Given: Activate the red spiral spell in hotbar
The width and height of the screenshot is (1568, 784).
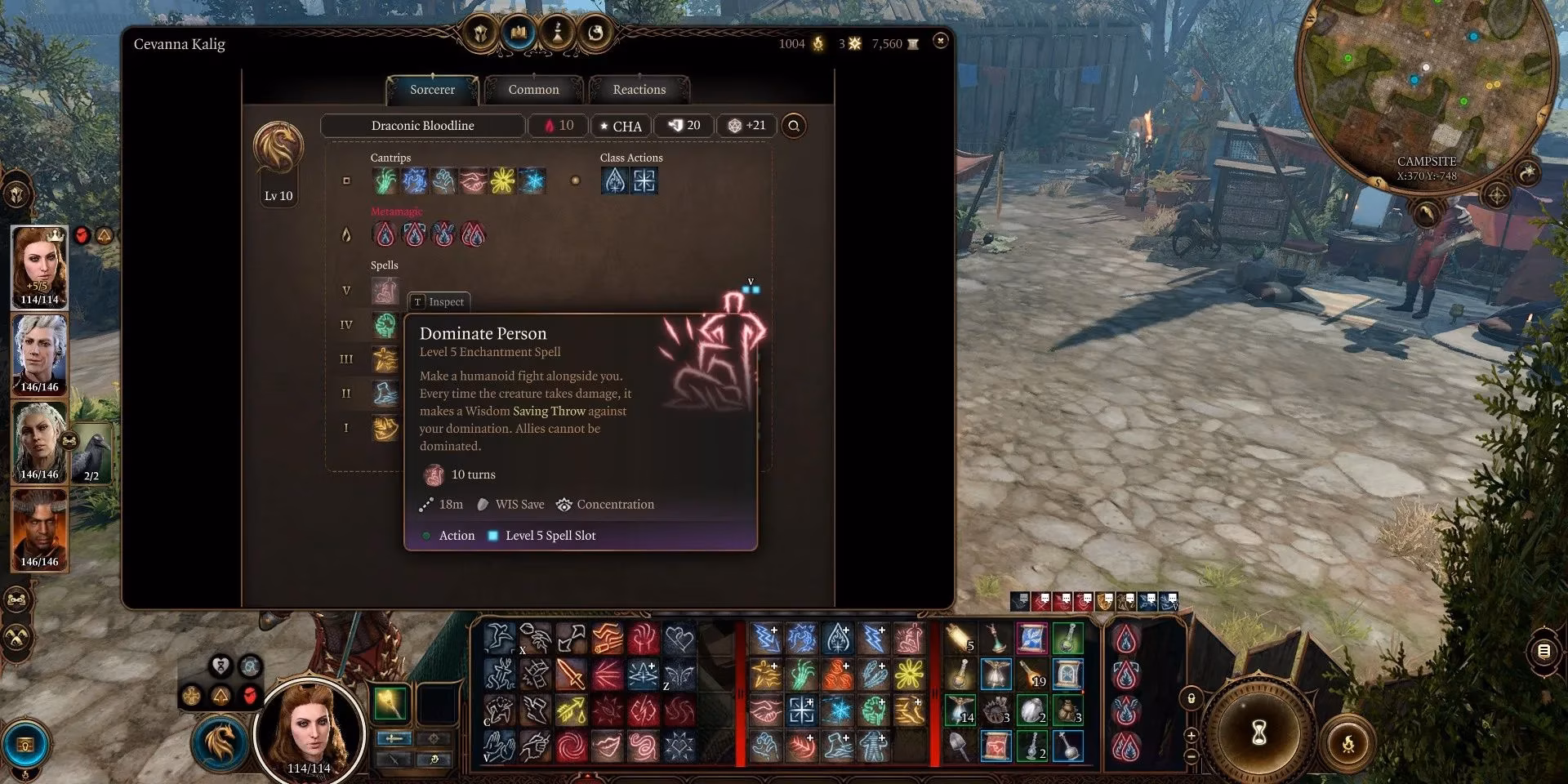Looking at the screenshot, I should click(x=571, y=745).
